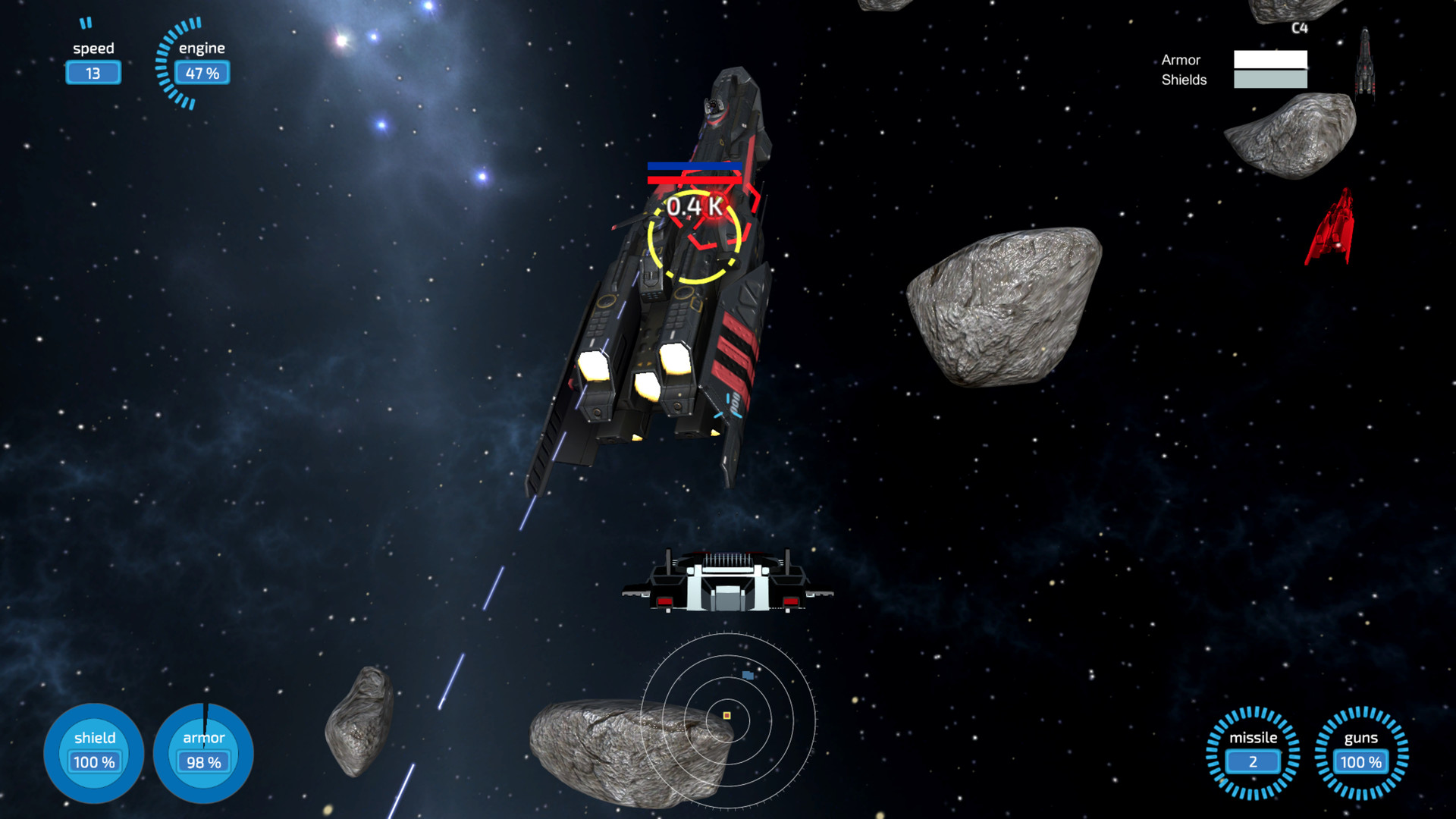The height and width of the screenshot is (819, 1456).
Task: Click the C4 target label
Action: click(x=1299, y=29)
